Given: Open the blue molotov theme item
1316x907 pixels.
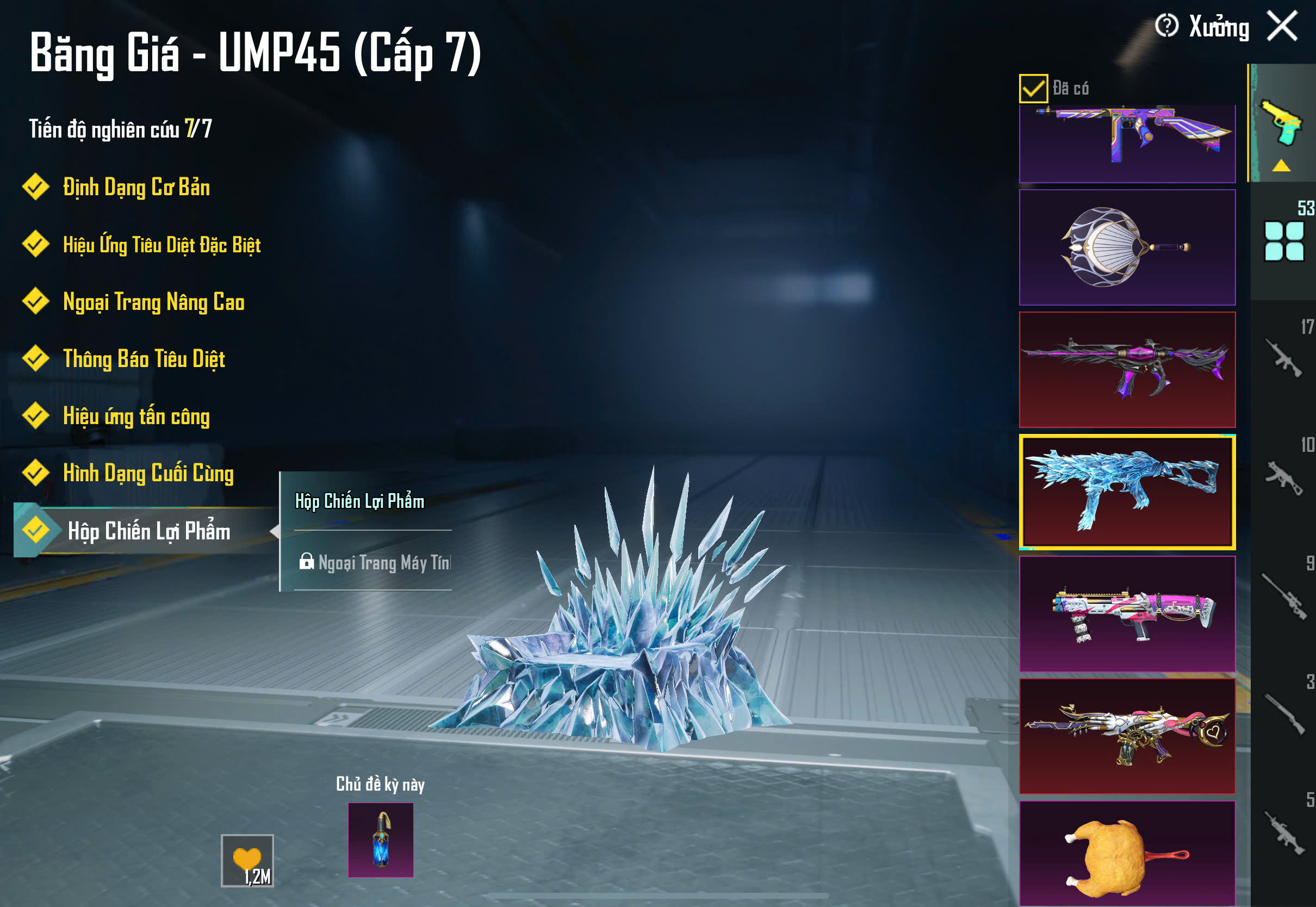Looking at the screenshot, I should pyautogui.click(x=381, y=840).
